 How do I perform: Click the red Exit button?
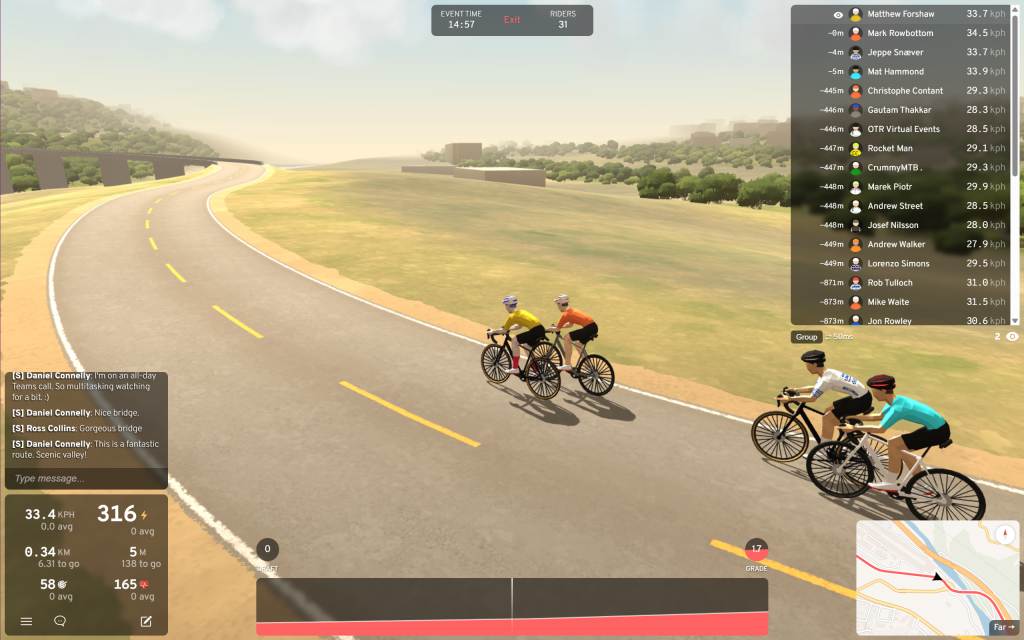pyautogui.click(x=512, y=20)
